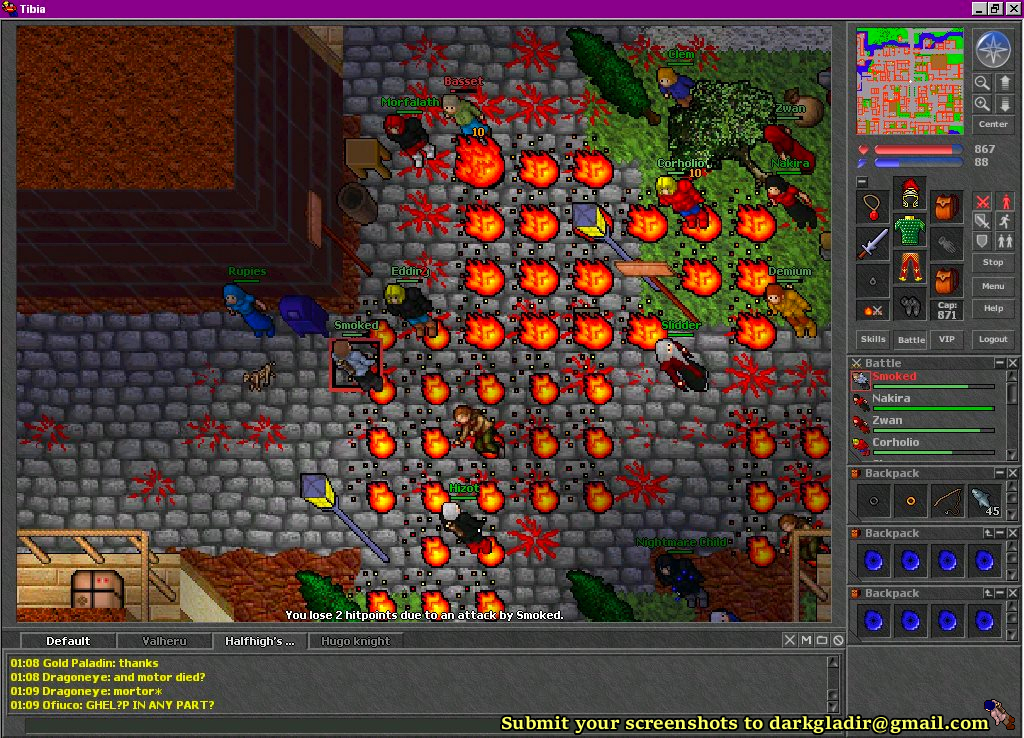
Task: Select the green armor equipment slot
Action: click(909, 231)
